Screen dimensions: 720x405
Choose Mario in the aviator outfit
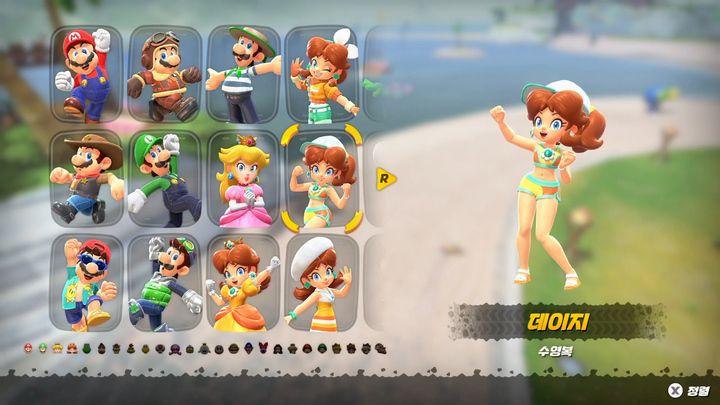tap(165, 73)
